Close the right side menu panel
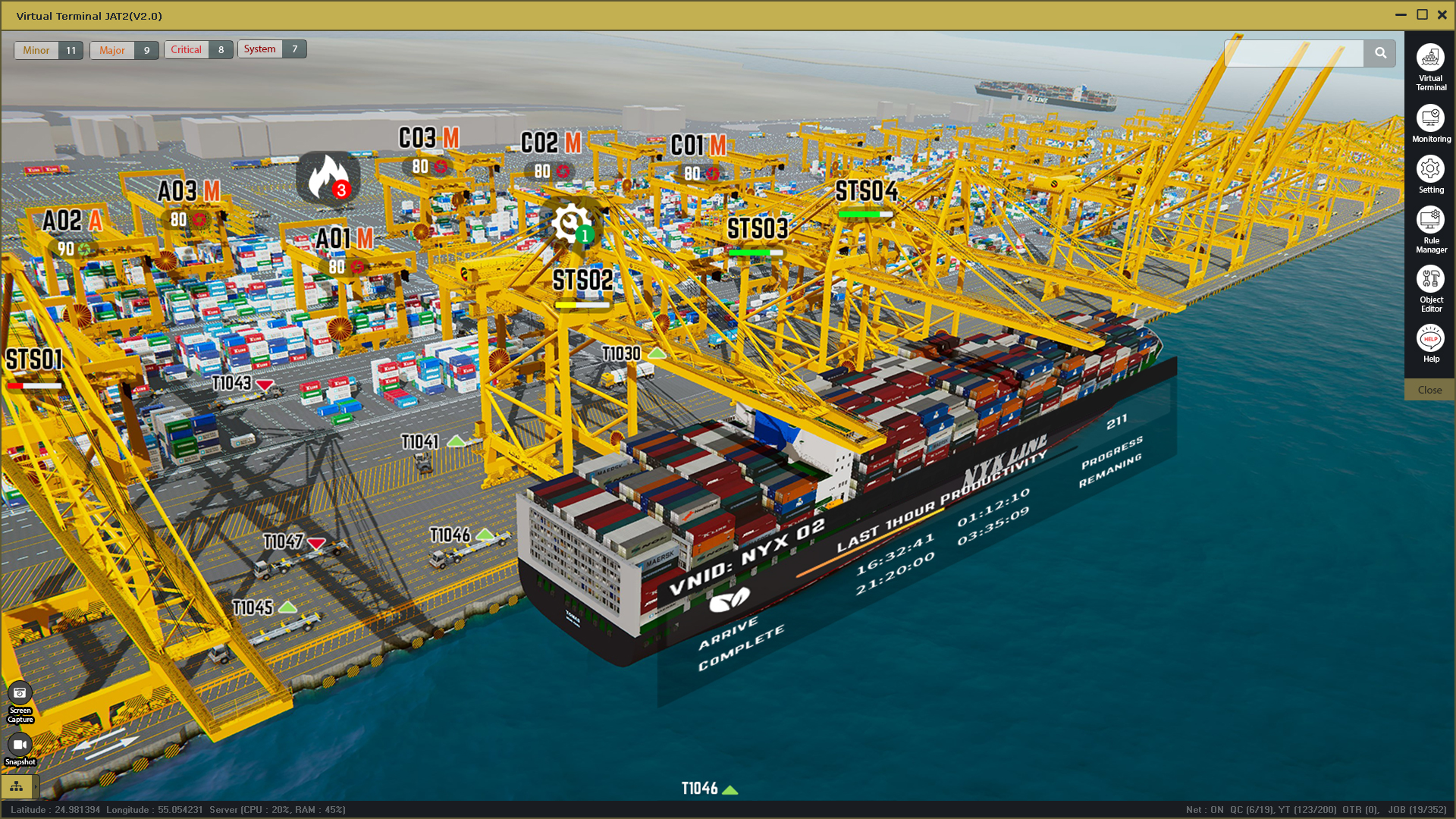Viewport: 1456px width, 819px height. (1429, 390)
